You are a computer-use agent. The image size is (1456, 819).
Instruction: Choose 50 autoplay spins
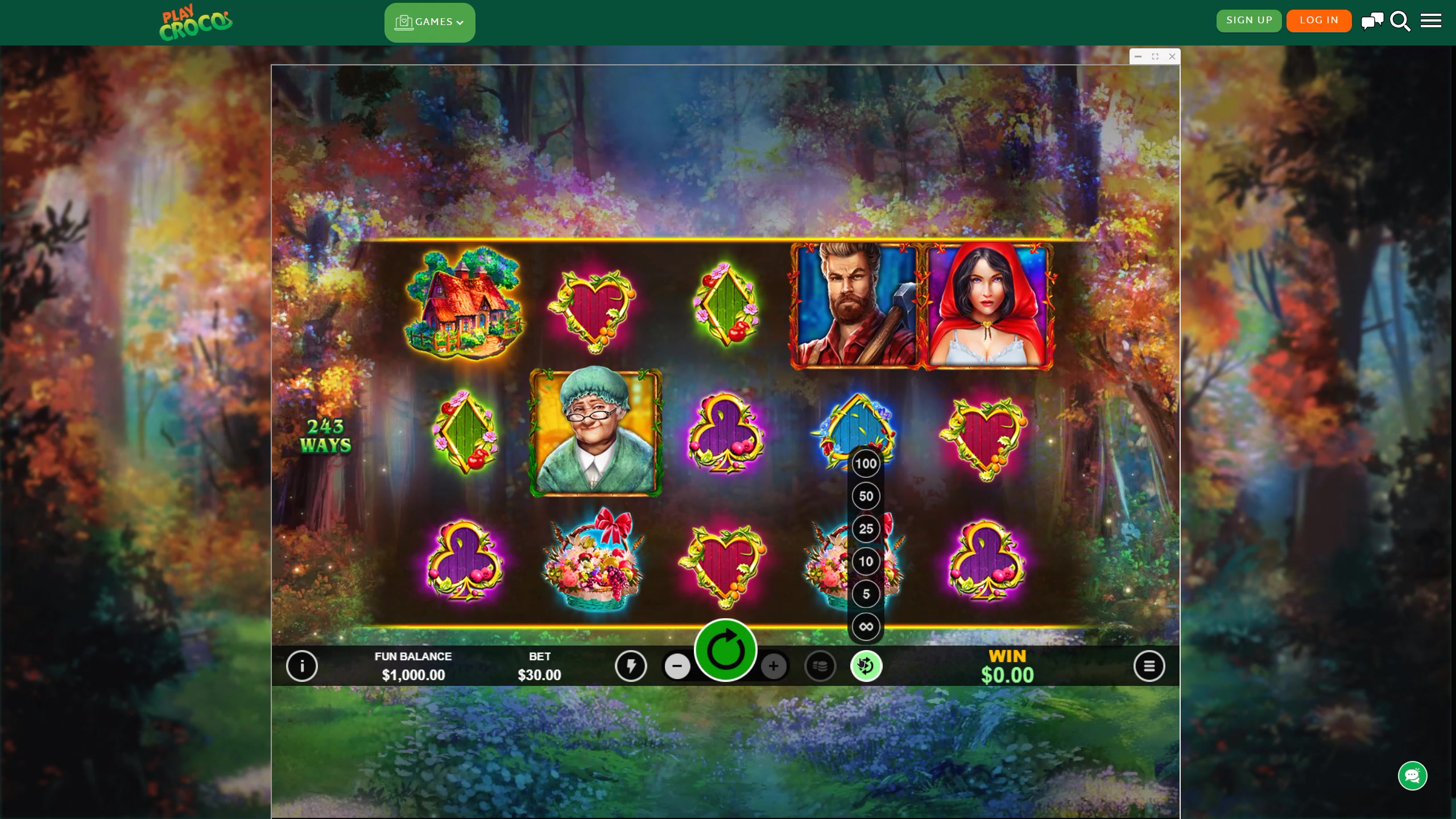point(866,496)
